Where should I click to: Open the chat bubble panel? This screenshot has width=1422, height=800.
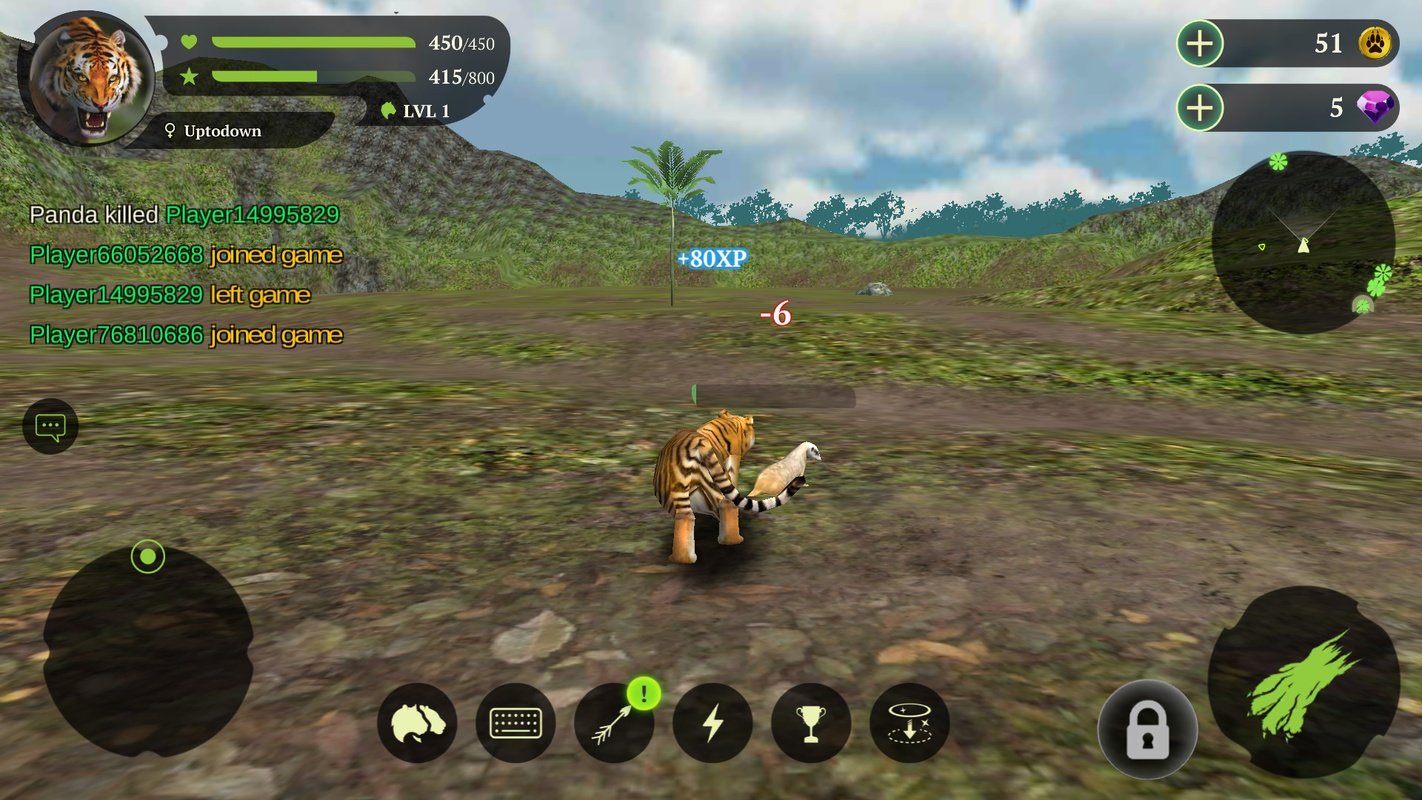click(48, 426)
